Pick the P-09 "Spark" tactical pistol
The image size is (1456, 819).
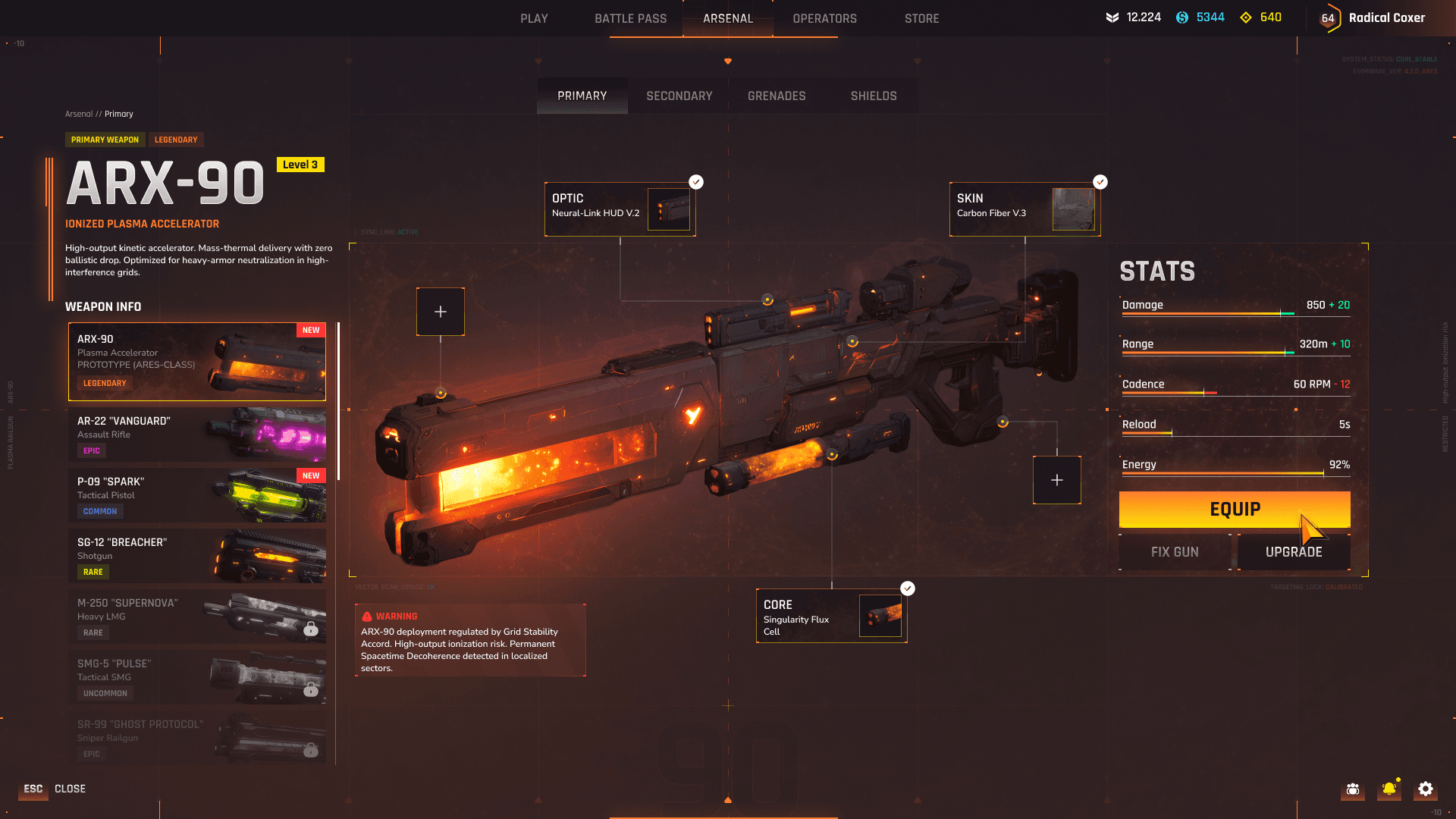pos(197,496)
